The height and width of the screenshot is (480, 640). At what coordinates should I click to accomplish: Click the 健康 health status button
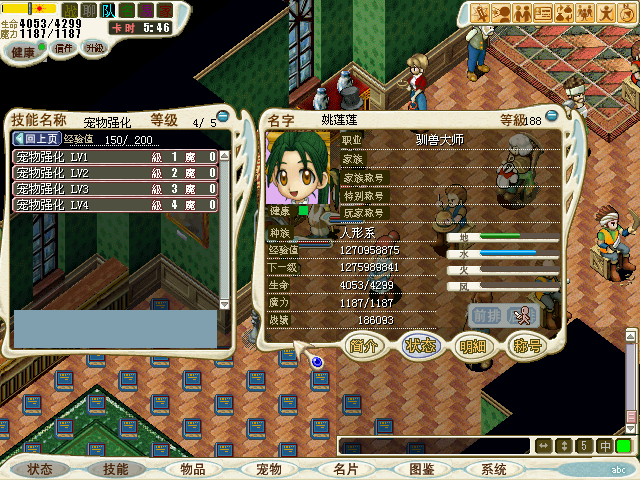23,50
